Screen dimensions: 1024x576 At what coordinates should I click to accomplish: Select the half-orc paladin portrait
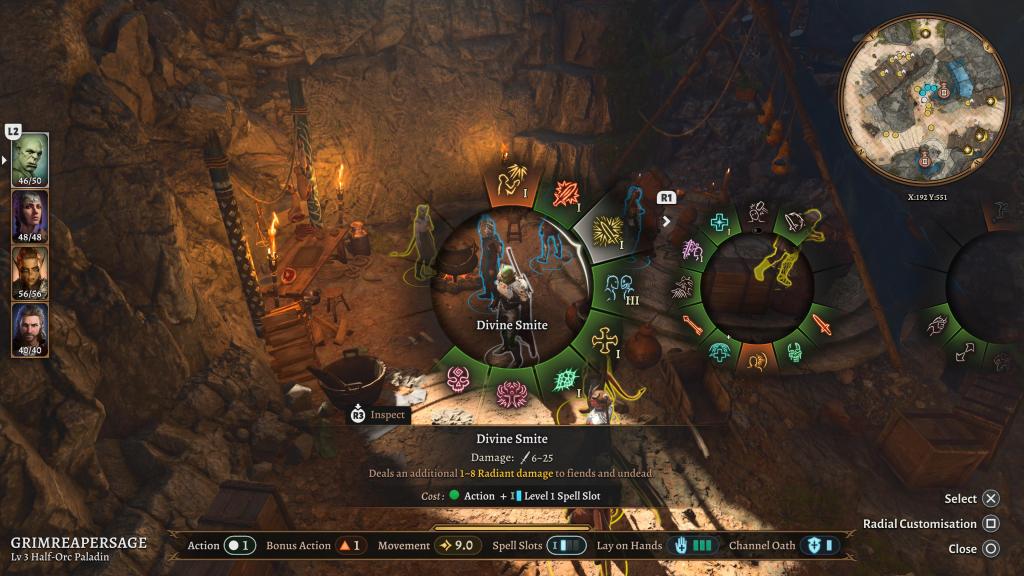(x=29, y=160)
